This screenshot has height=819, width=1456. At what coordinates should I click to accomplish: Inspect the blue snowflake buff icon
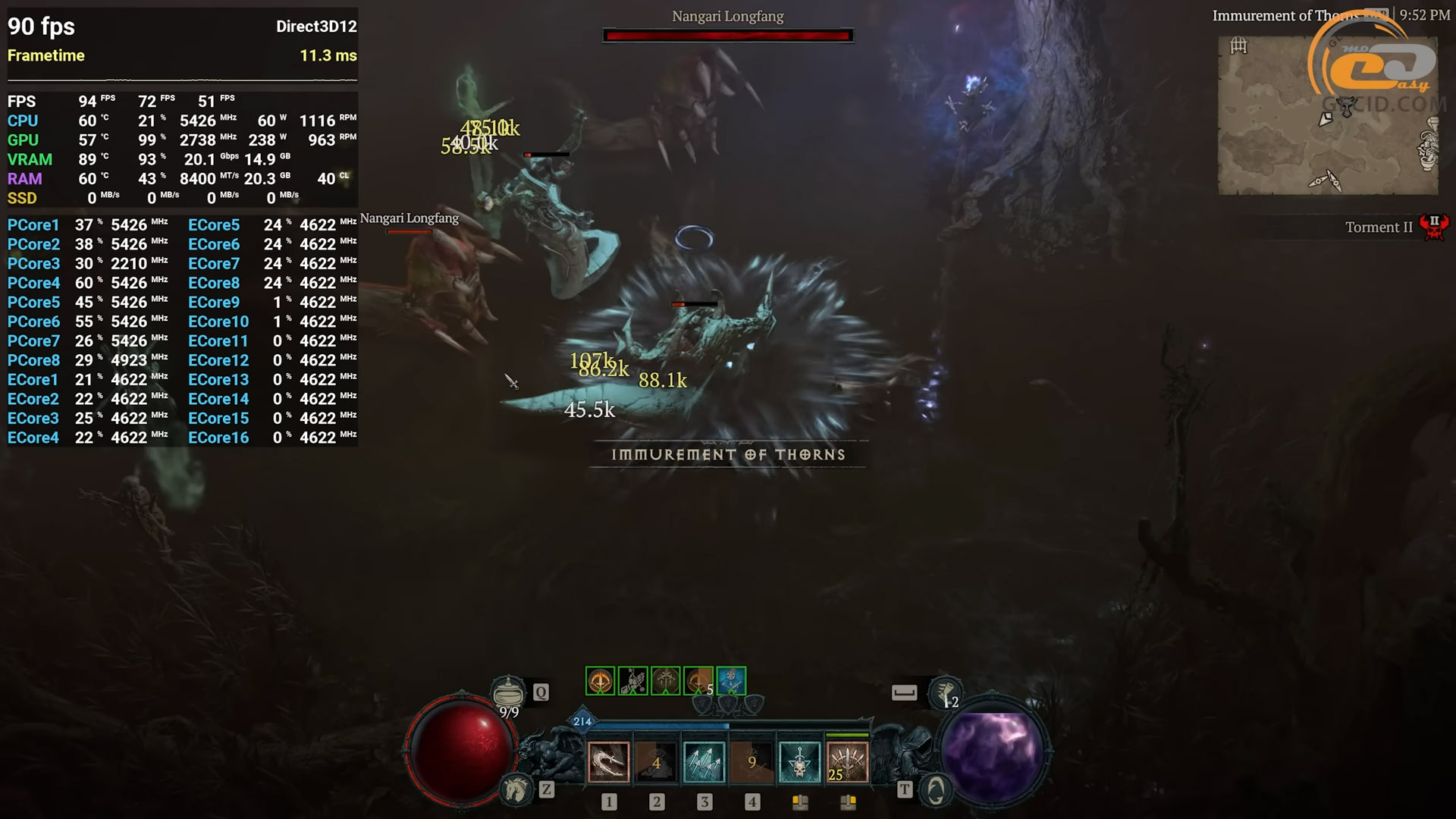731,681
